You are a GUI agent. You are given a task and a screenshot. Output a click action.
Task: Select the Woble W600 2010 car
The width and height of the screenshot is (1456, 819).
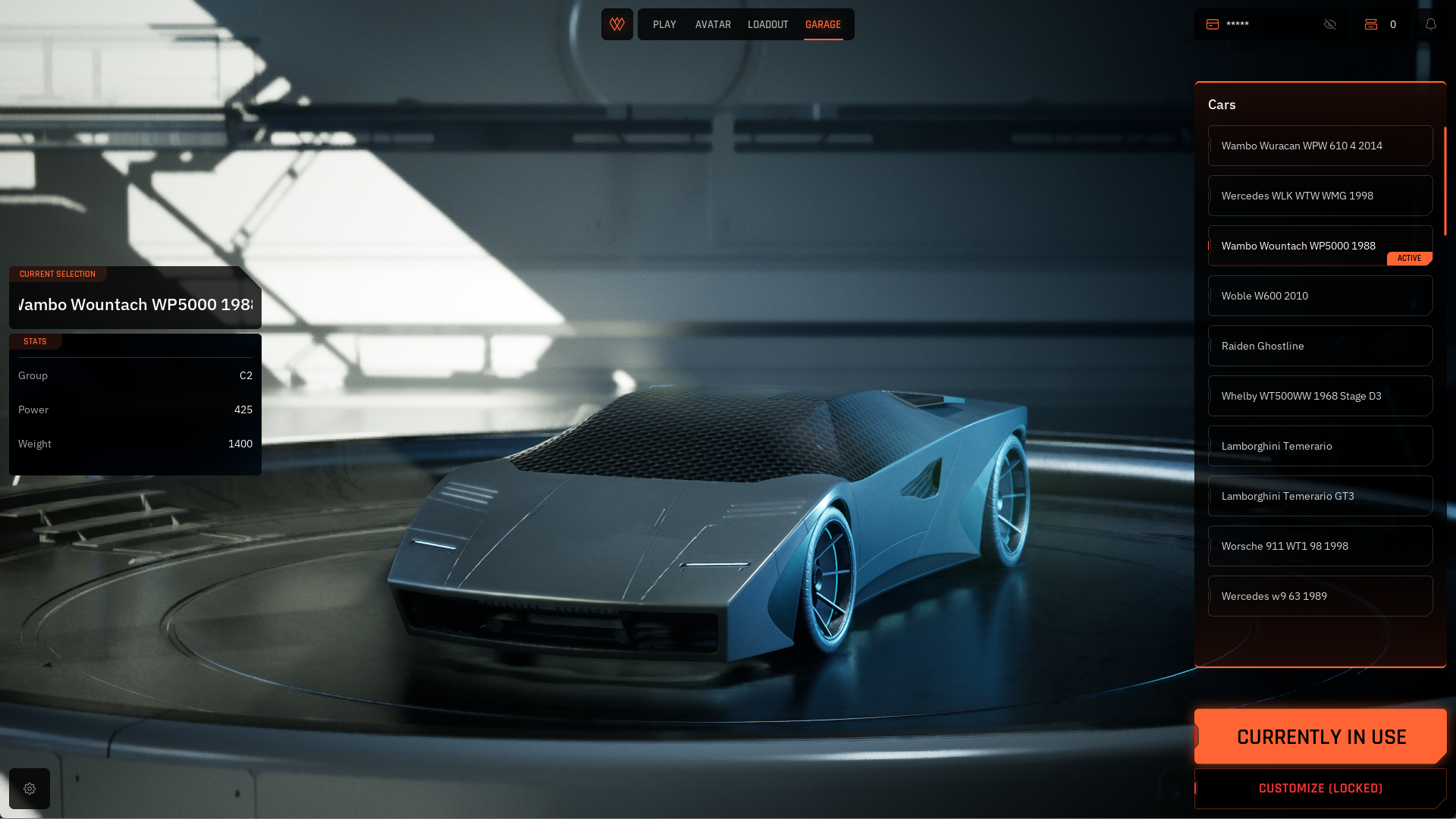(x=1319, y=296)
